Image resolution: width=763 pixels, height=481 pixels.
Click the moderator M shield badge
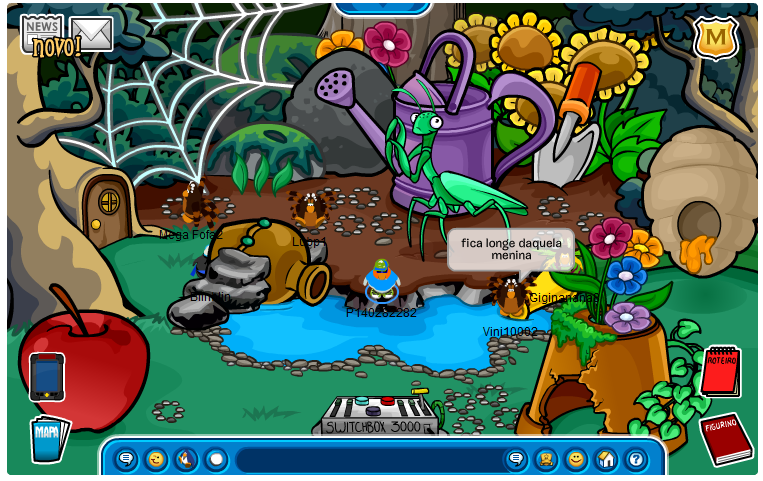click(715, 39)
